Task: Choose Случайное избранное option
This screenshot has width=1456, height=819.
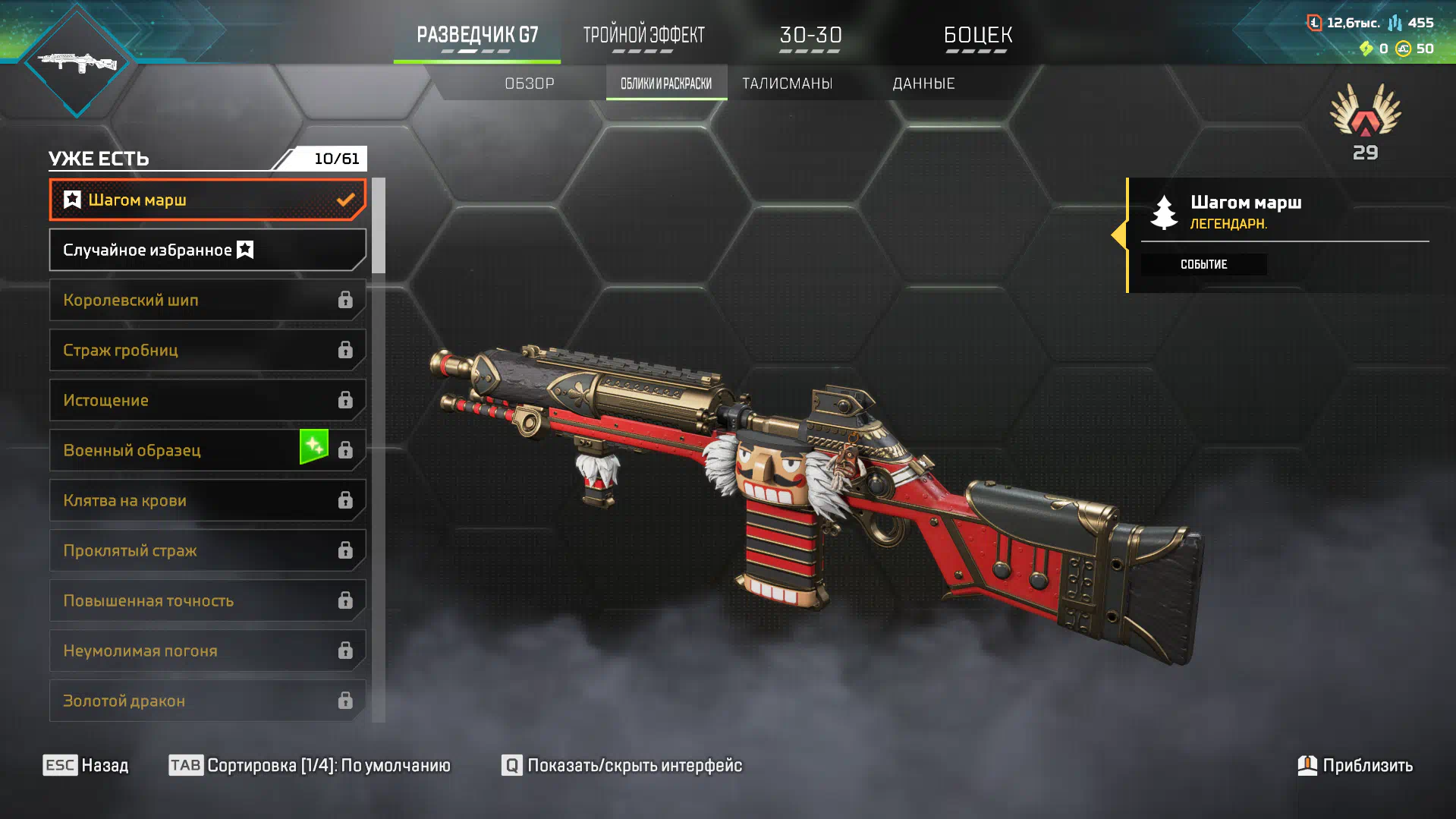Action: [x=207, y=250]
